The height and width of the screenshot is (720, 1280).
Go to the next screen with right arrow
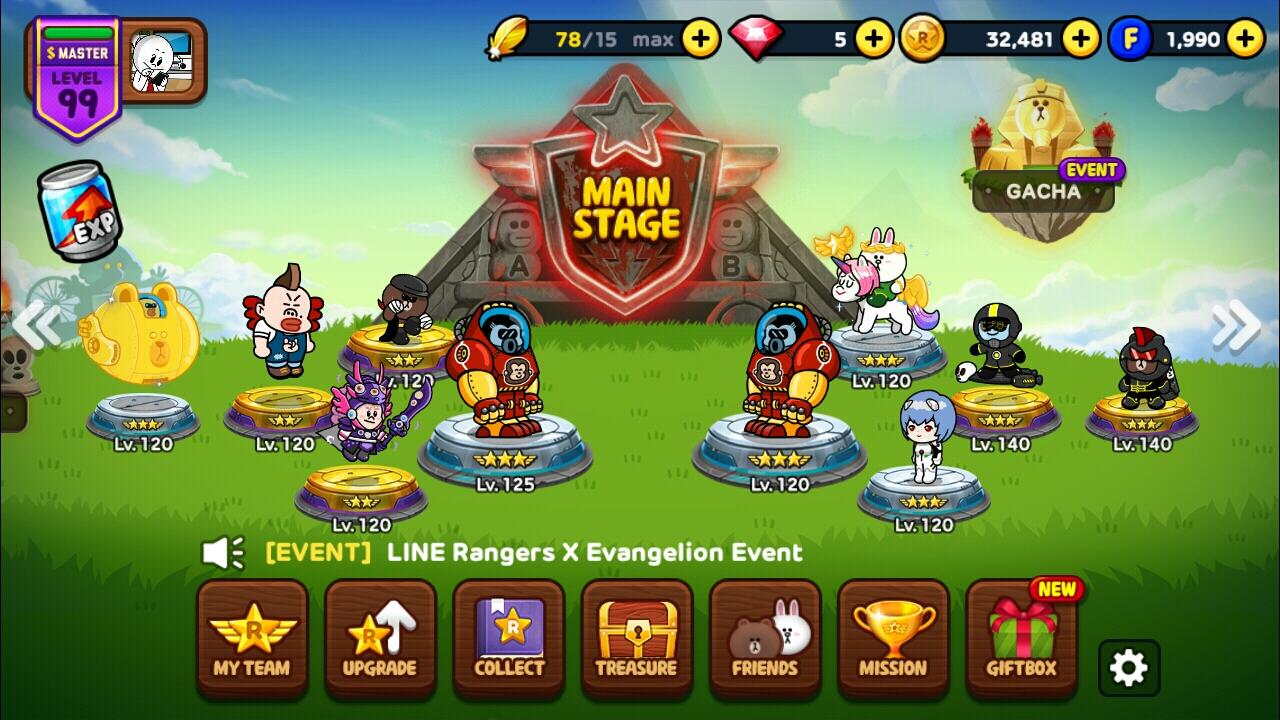click(1236, 326)
